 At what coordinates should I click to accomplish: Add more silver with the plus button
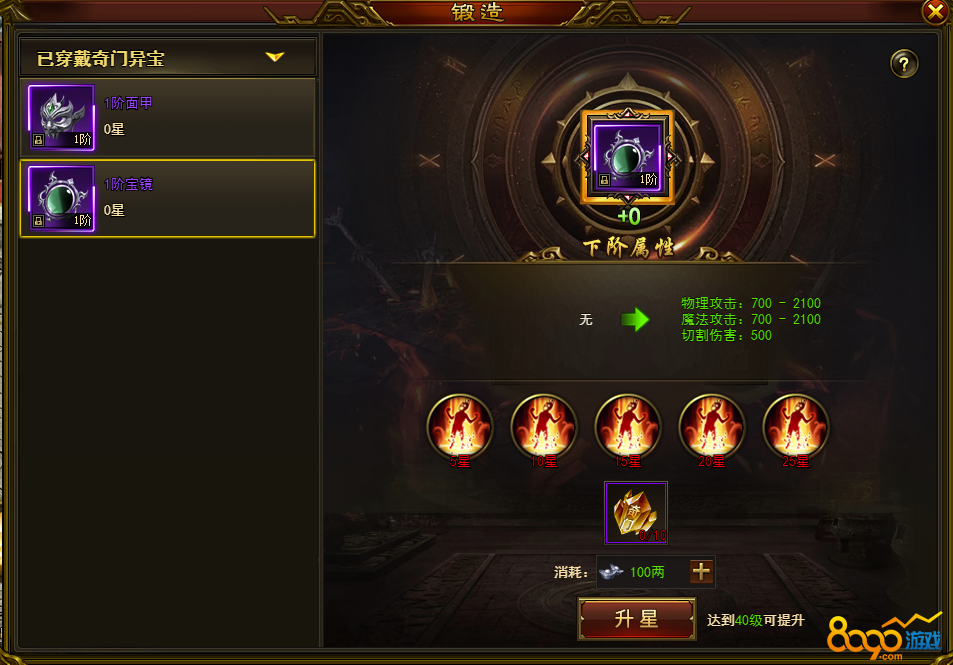coord(702,572)
